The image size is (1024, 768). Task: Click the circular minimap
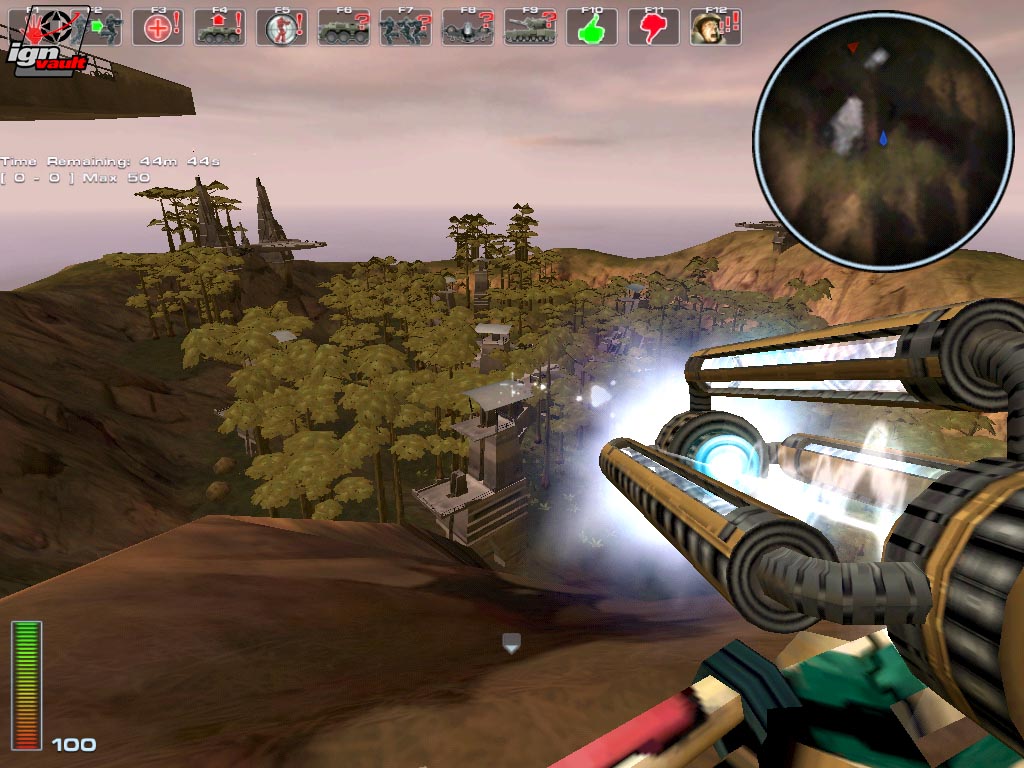pos(883,140)
